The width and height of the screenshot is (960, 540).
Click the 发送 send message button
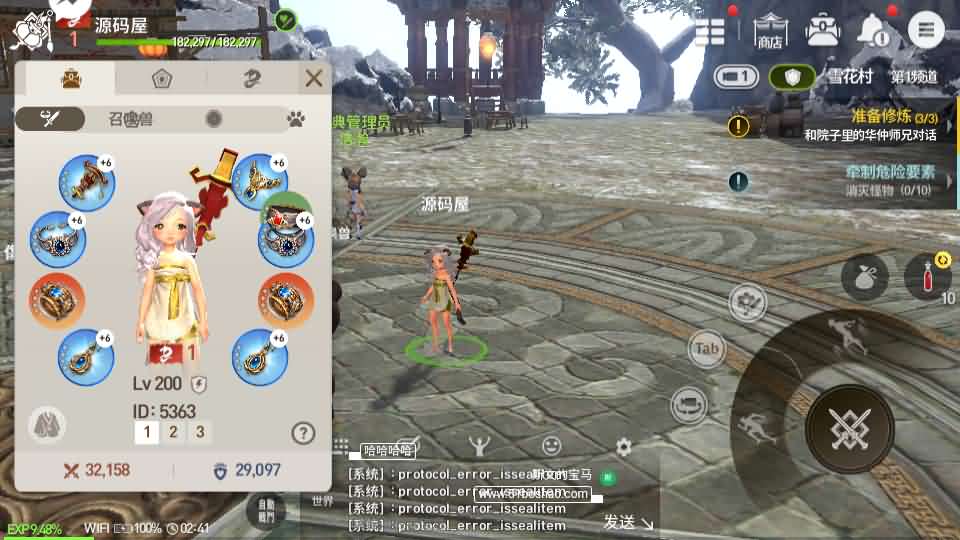point(627,521)
